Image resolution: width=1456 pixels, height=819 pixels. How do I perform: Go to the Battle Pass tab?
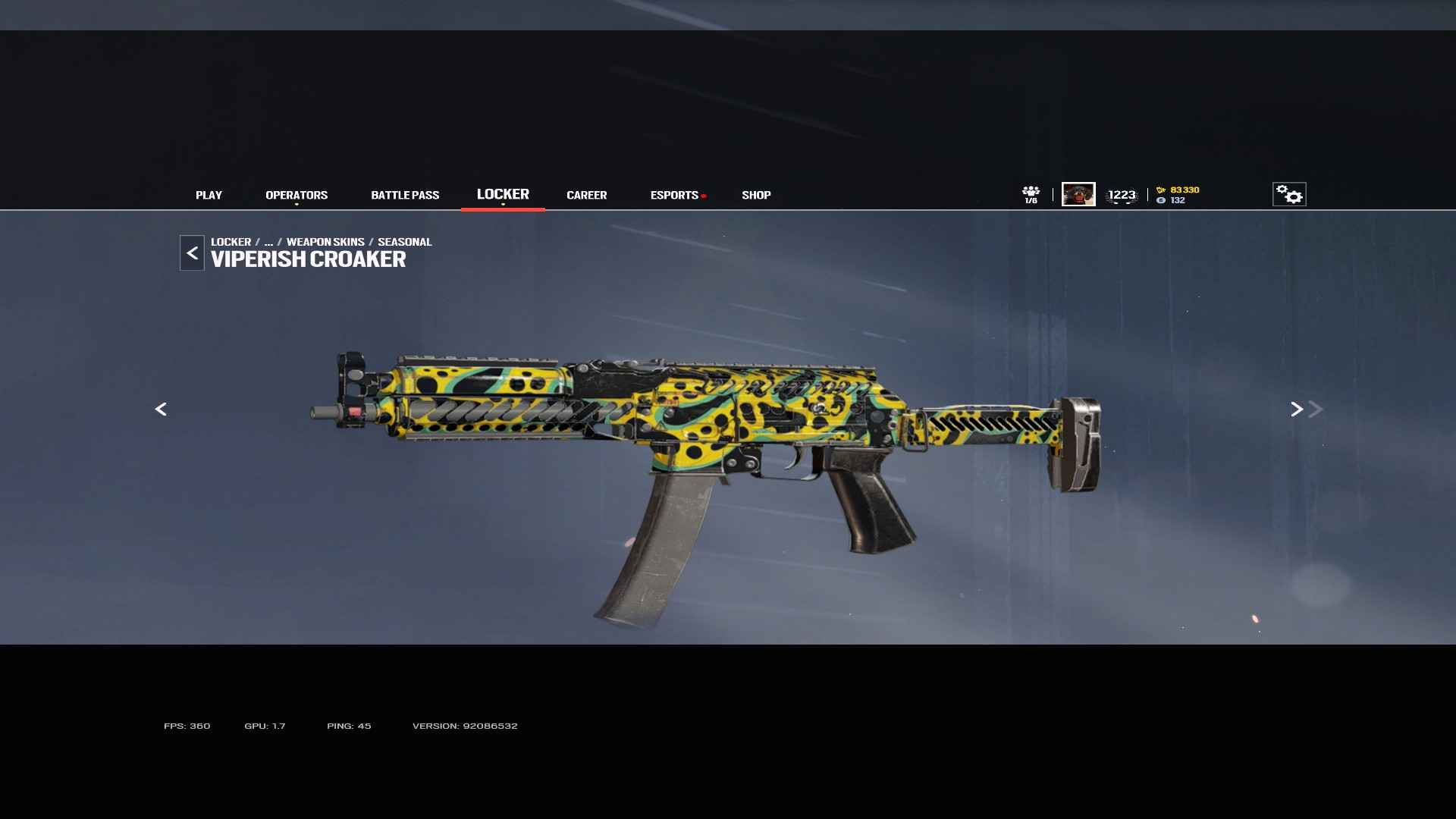pos(405,195)
